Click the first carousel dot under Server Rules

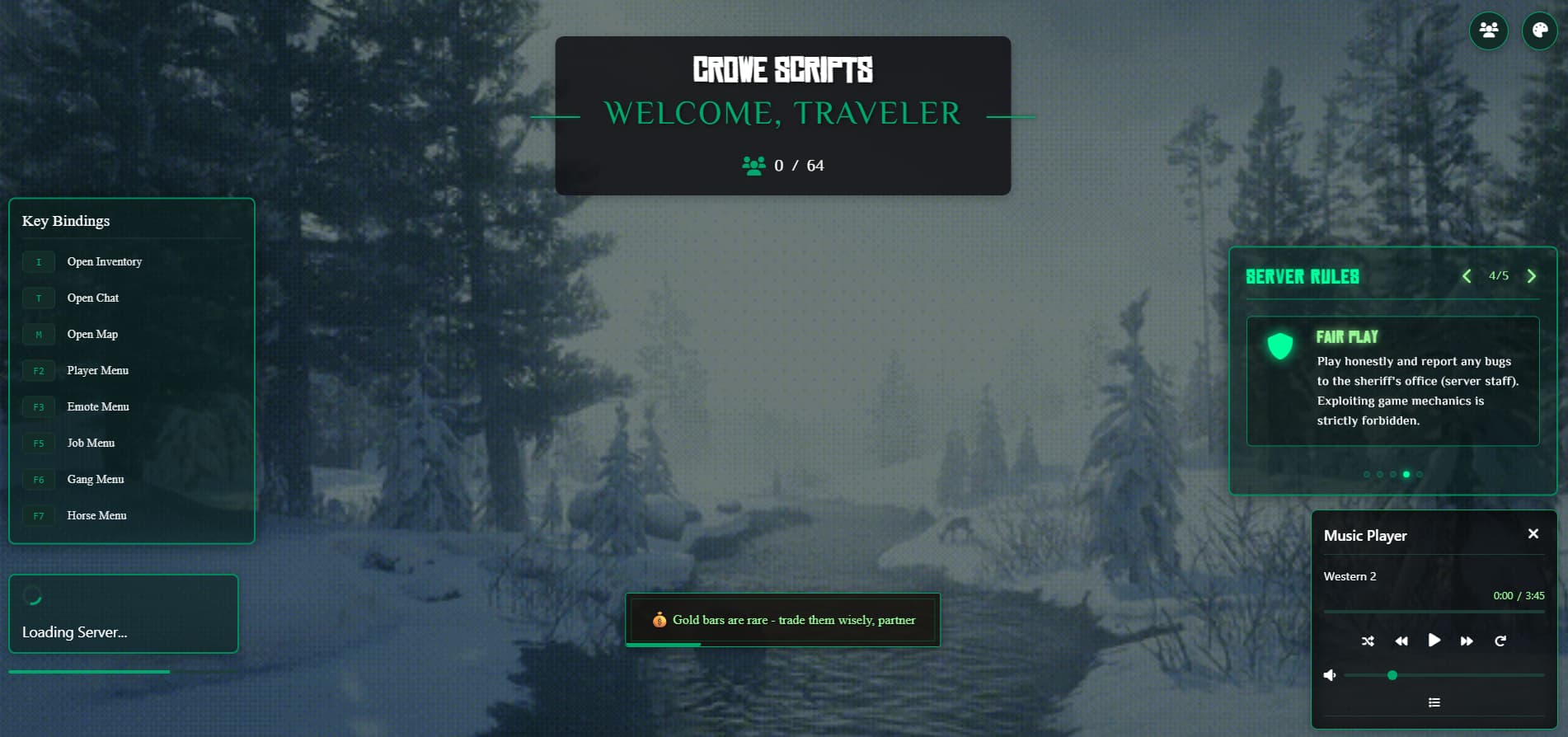pyautogui.click(x=1366, y=474)
